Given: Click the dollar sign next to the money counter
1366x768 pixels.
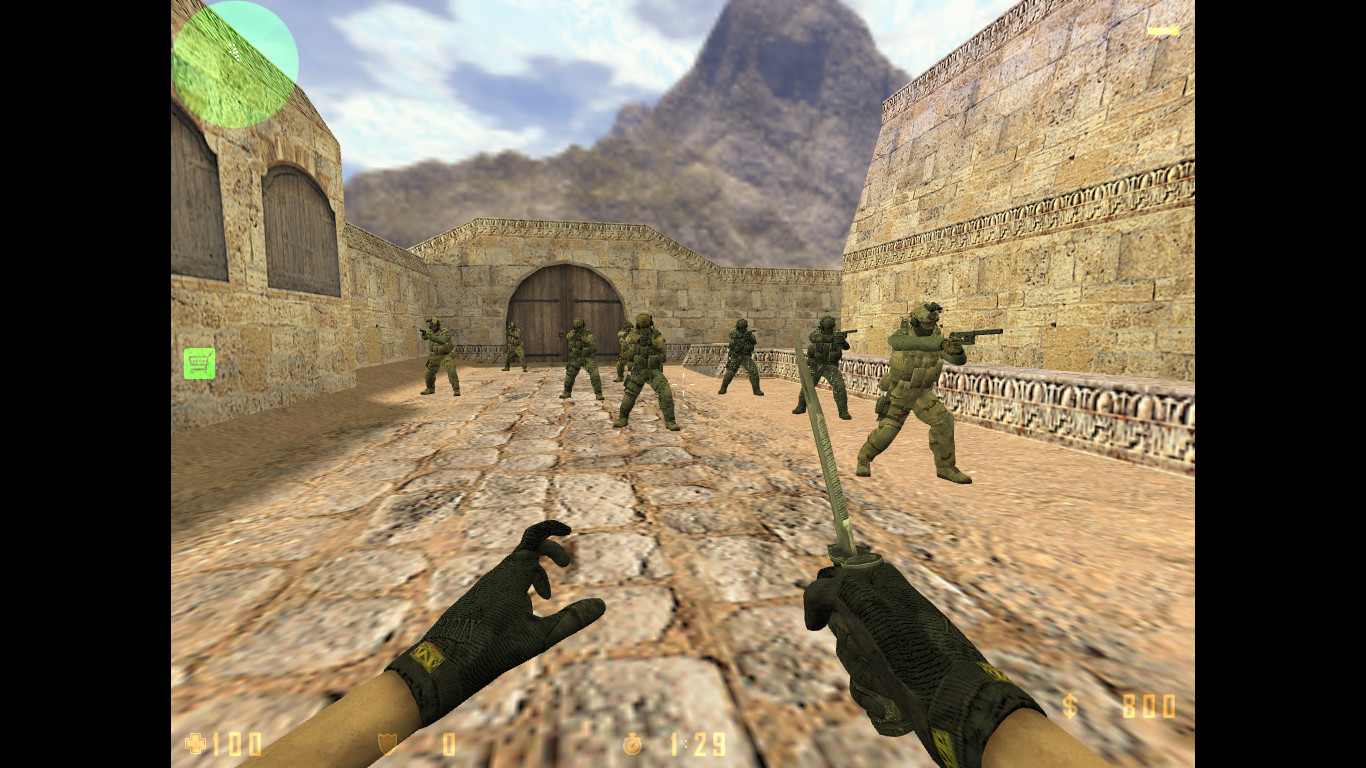Looking at the screenshot, I should pyautogui.click(x=1069, y=707).
